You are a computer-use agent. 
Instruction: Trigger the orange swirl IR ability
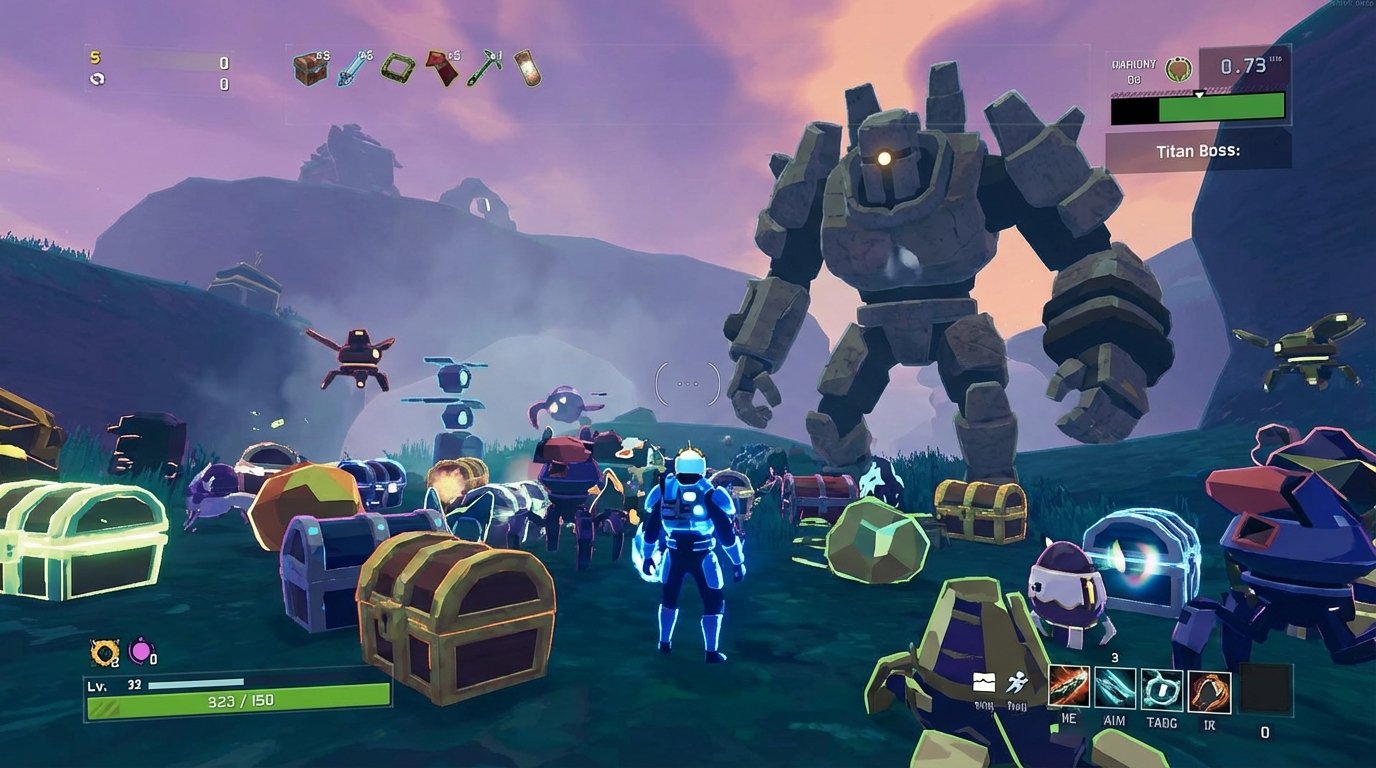[x=1209, y=688]
